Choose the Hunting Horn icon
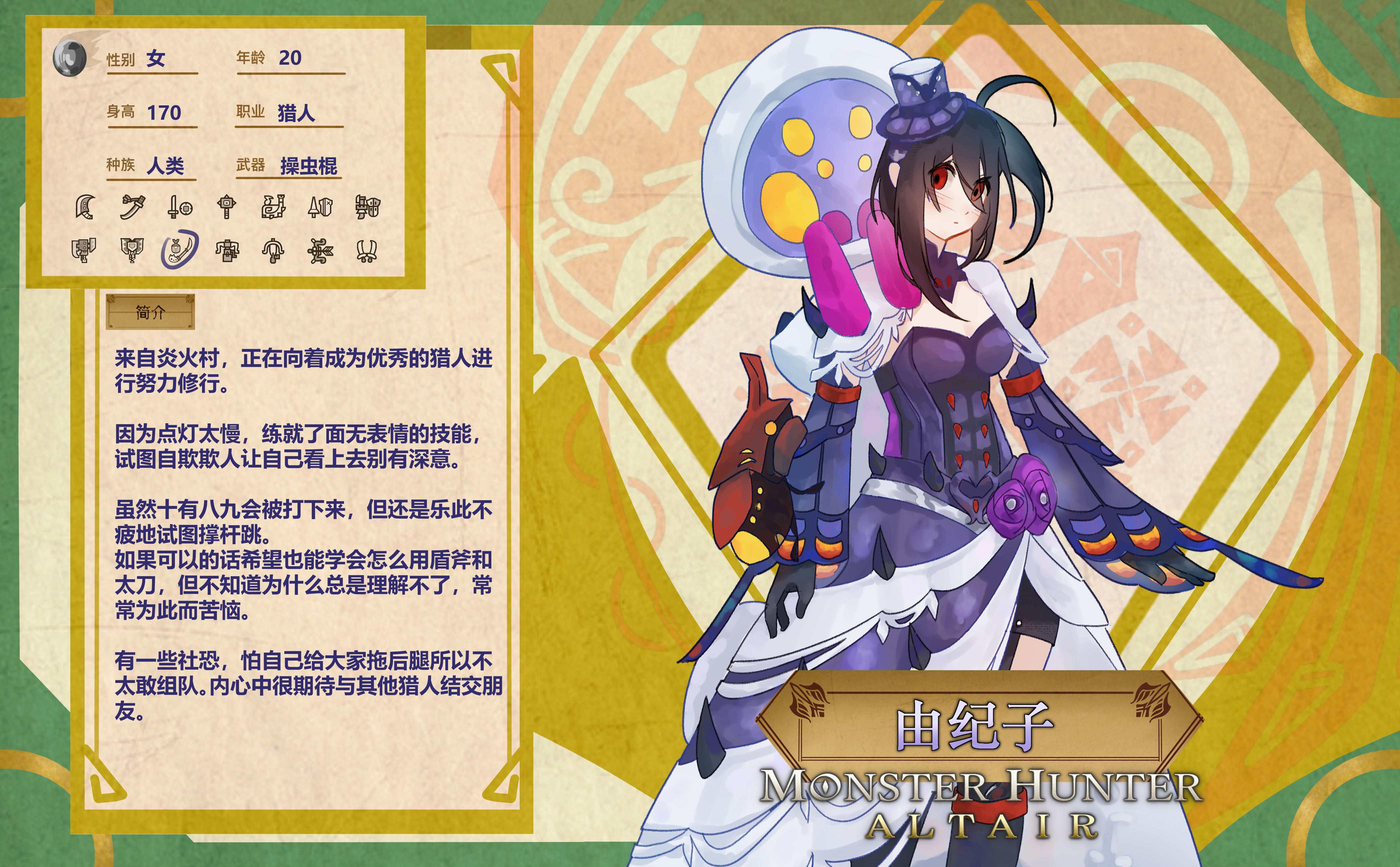This screenshot has width=1400, height=867. click(273, 206)
